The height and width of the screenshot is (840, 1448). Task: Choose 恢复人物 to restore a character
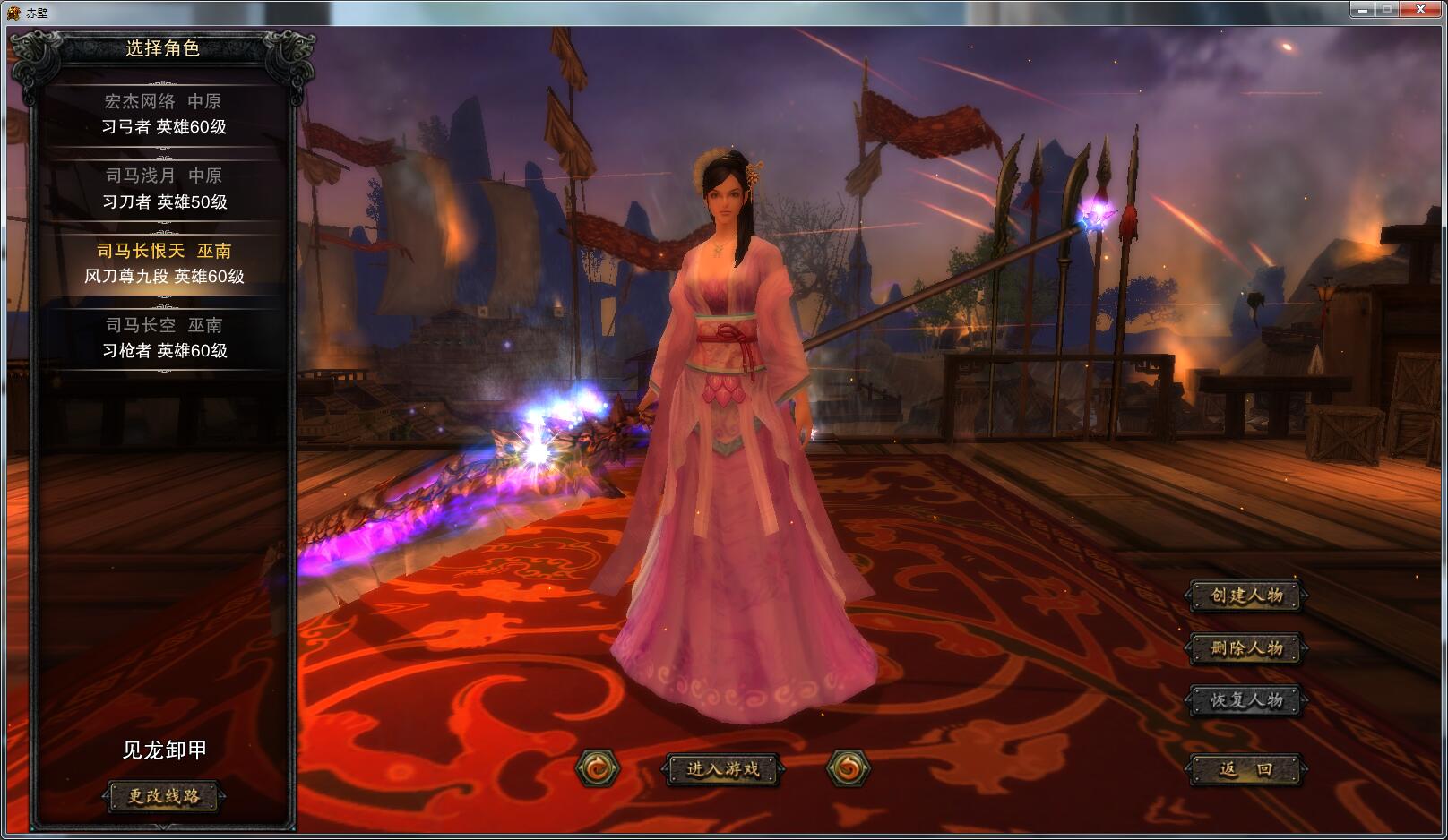tap(1246, 699)
